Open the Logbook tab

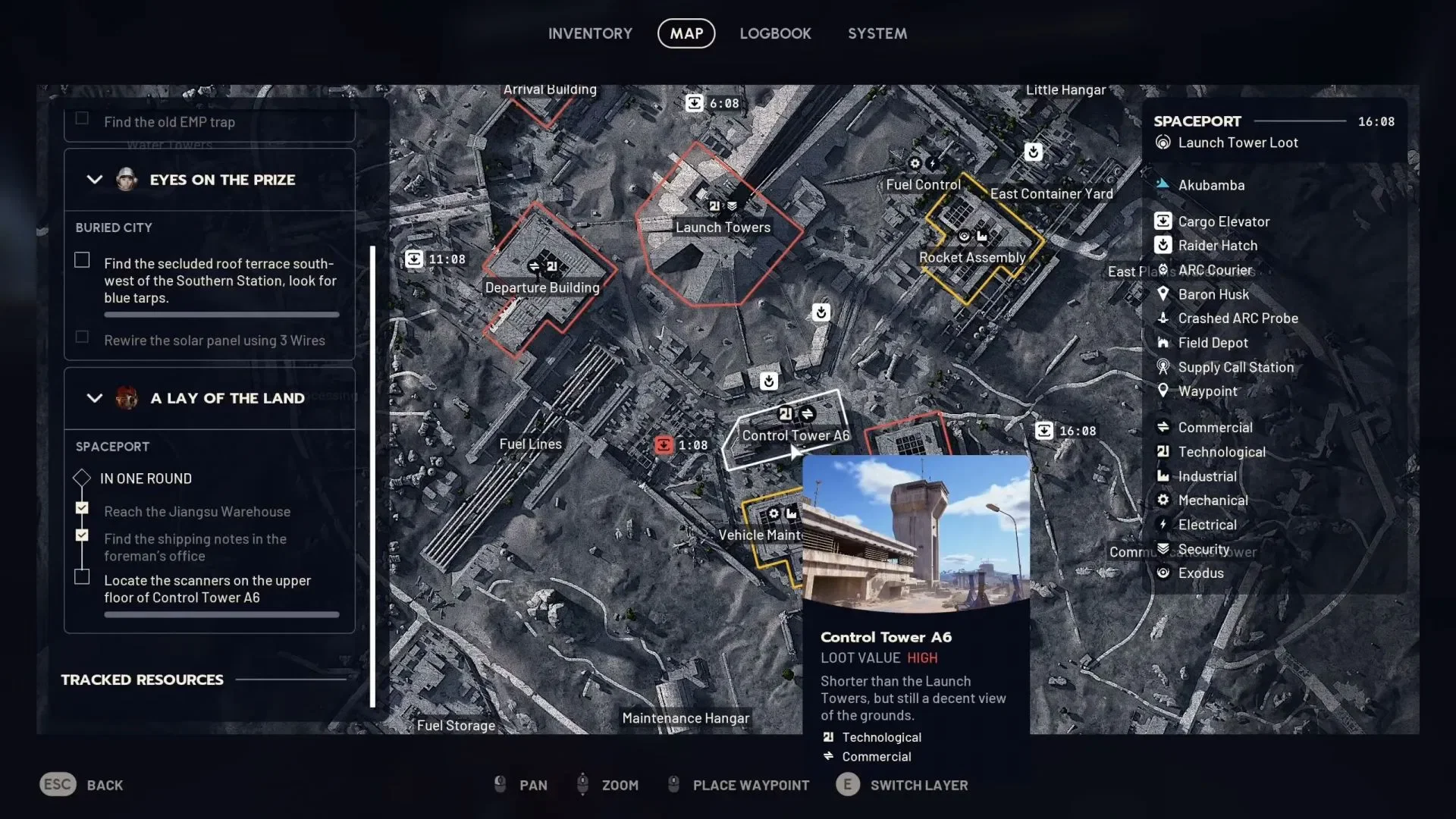[775, 33]
